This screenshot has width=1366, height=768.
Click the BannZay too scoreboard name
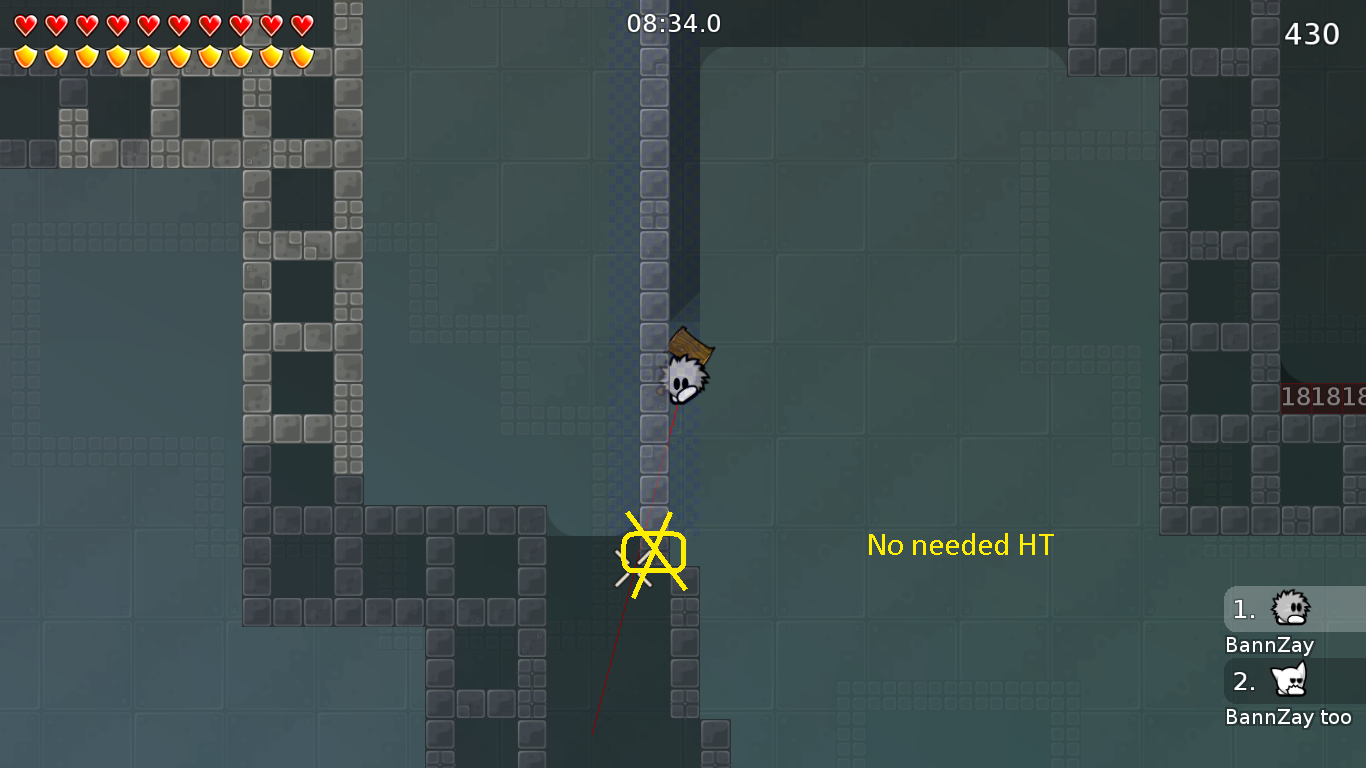coord(1290,716)
